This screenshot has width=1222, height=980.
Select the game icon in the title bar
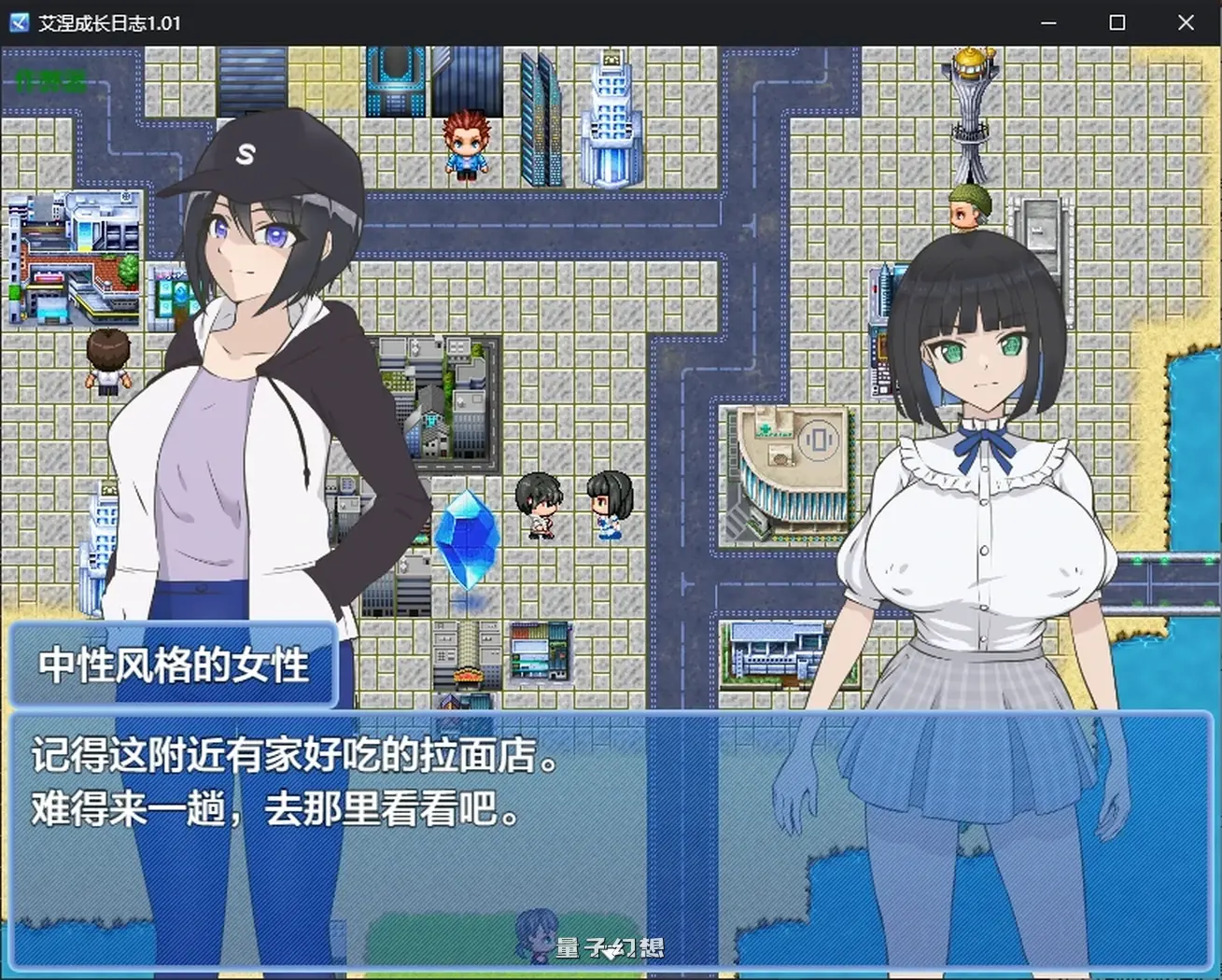pyautogui.click(x=18, y=22)
